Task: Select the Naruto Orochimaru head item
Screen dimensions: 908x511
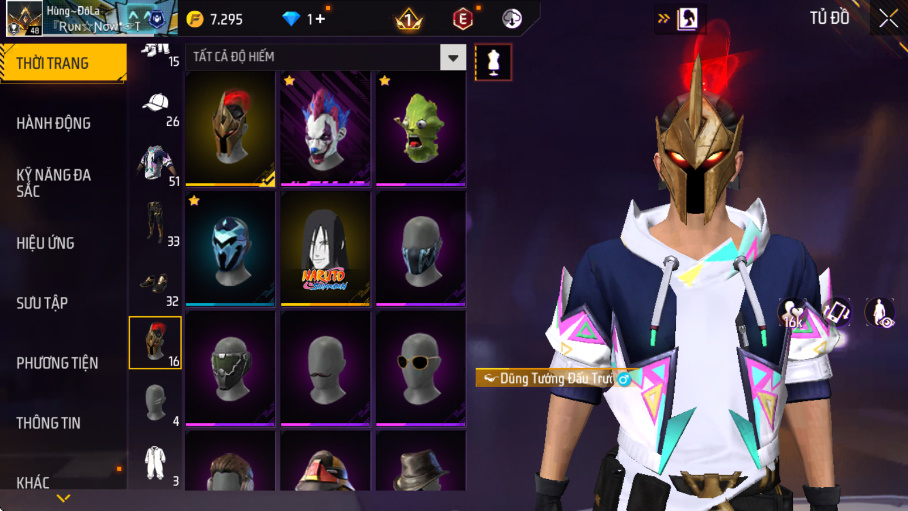Action: pyautogui.click(x=325, y=248)
